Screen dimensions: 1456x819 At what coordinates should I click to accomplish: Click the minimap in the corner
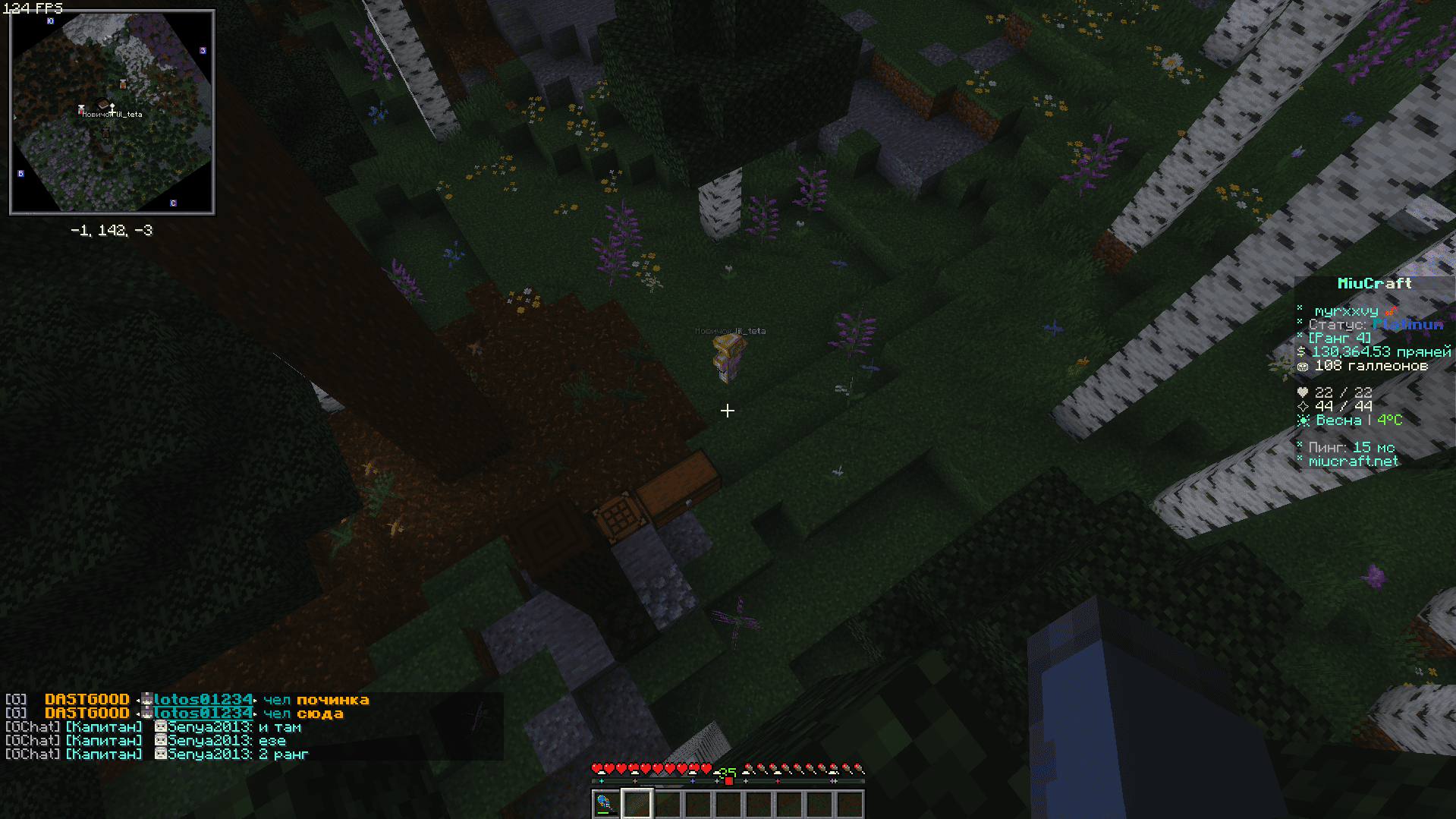112,112
